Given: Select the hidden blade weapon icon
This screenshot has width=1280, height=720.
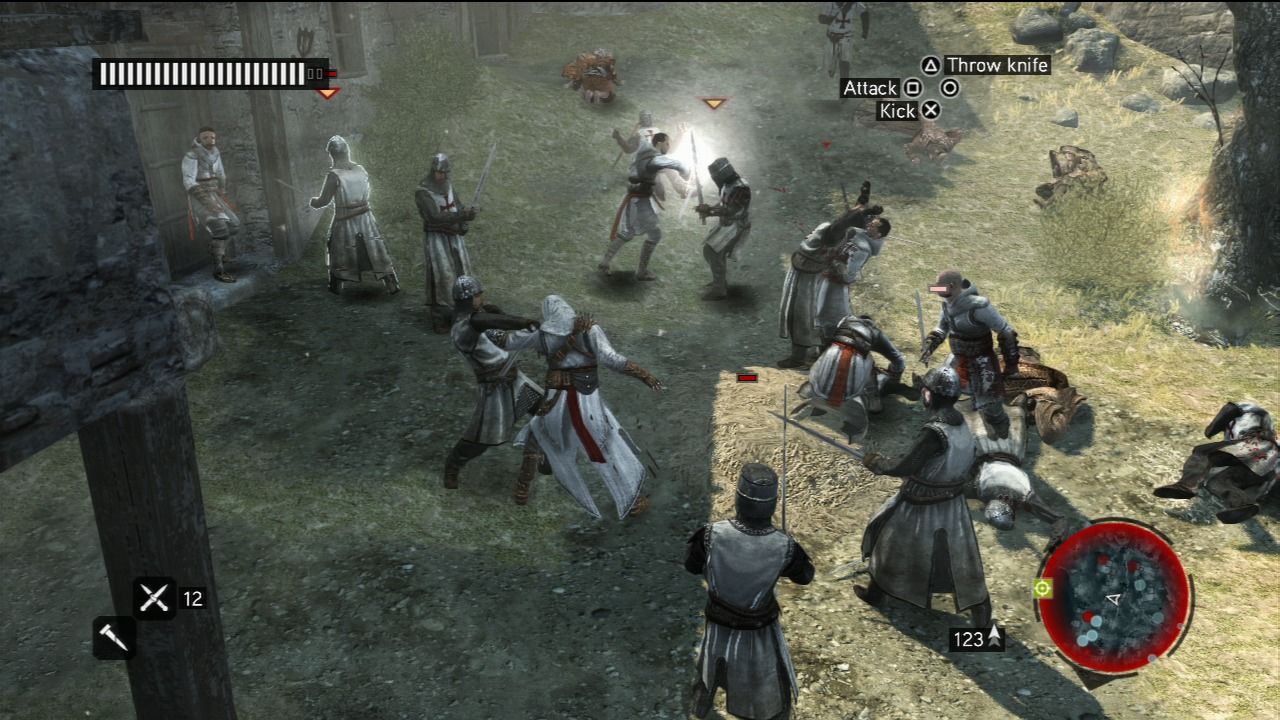Looking at the screenshot, I should [x=112, y=638].
